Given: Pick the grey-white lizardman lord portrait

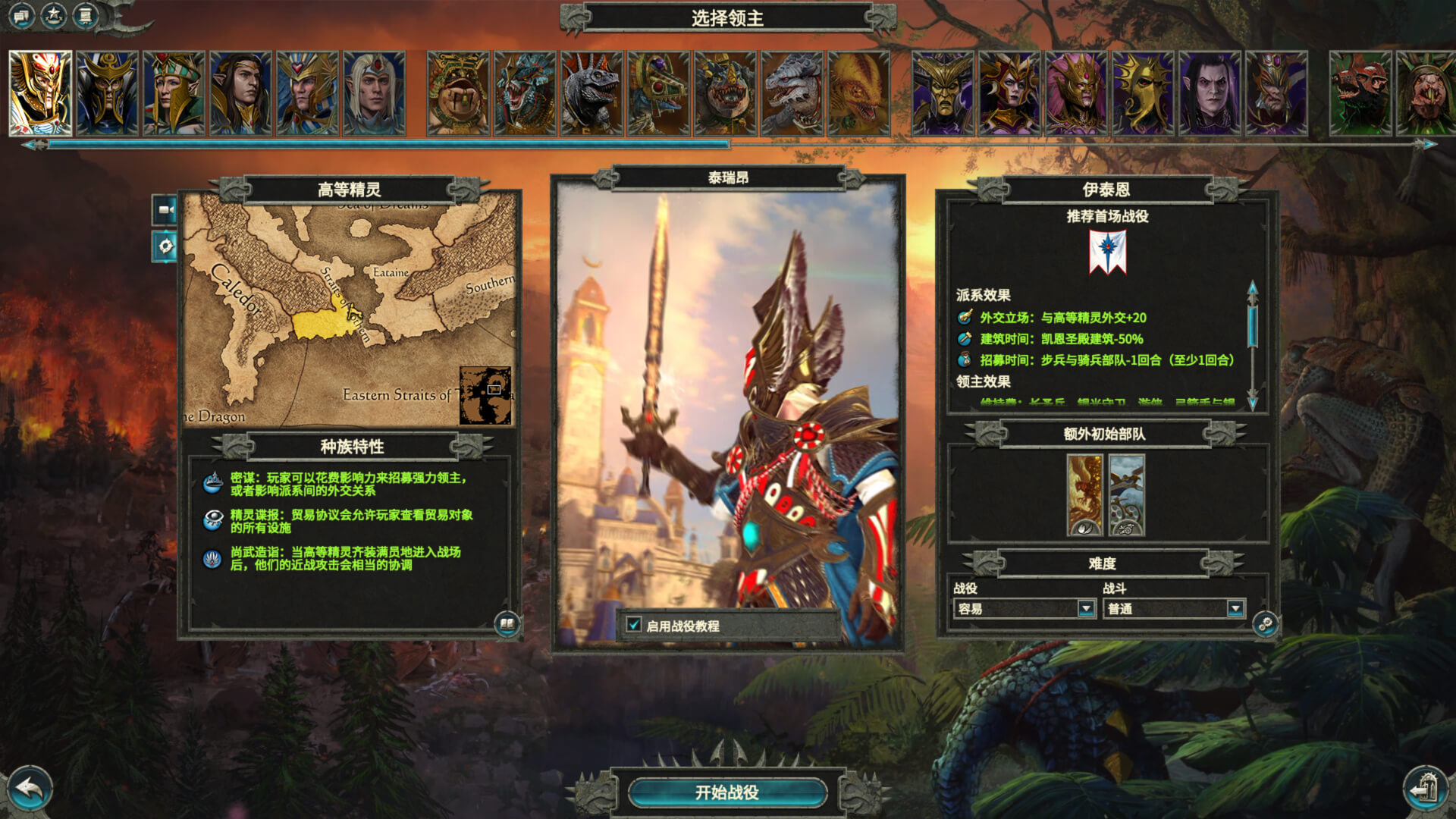Looking at the screenshot, I should [792, 93].
